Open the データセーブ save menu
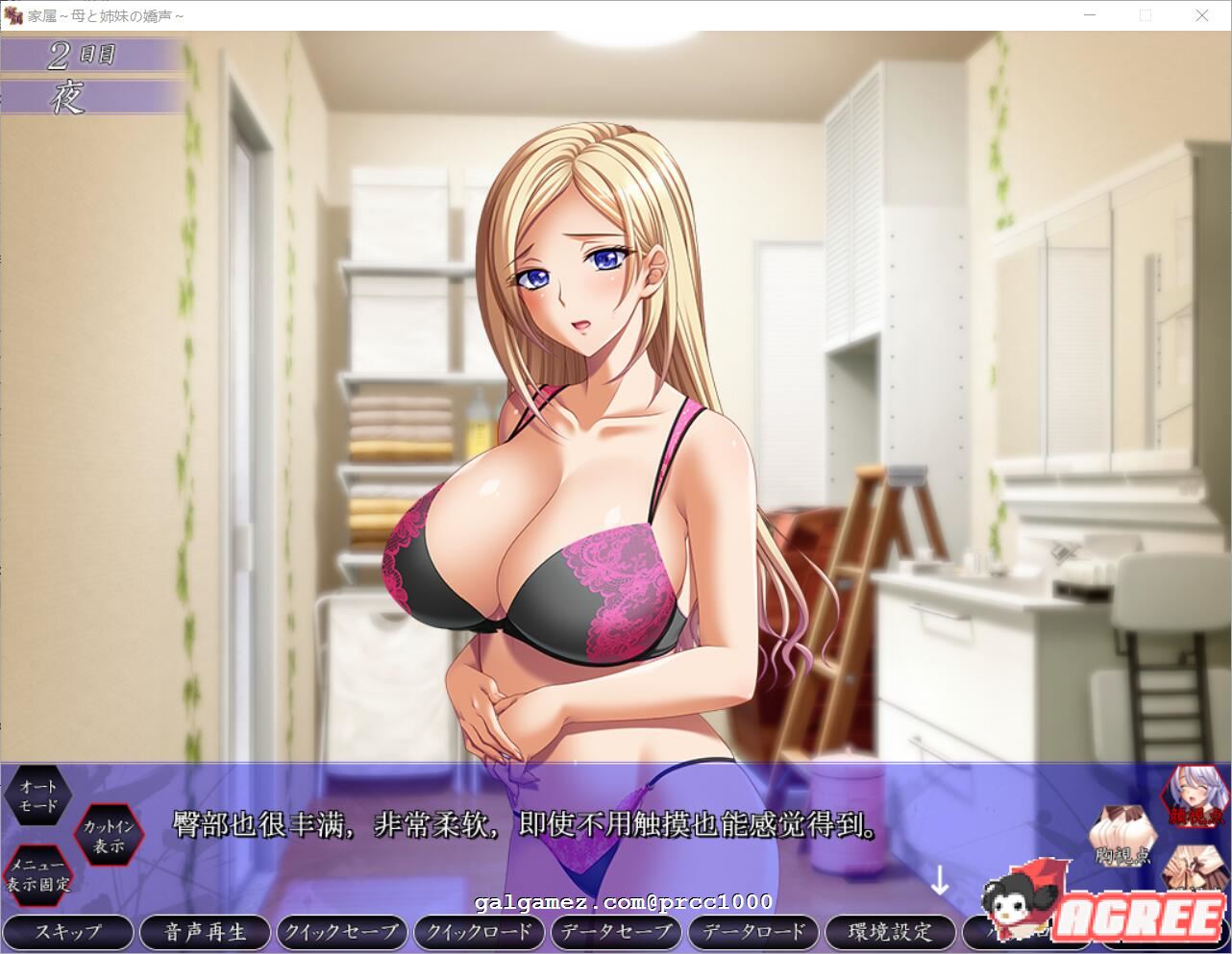Image resolution: width=1232 pixels, height=954 pixels. point(616,931)
